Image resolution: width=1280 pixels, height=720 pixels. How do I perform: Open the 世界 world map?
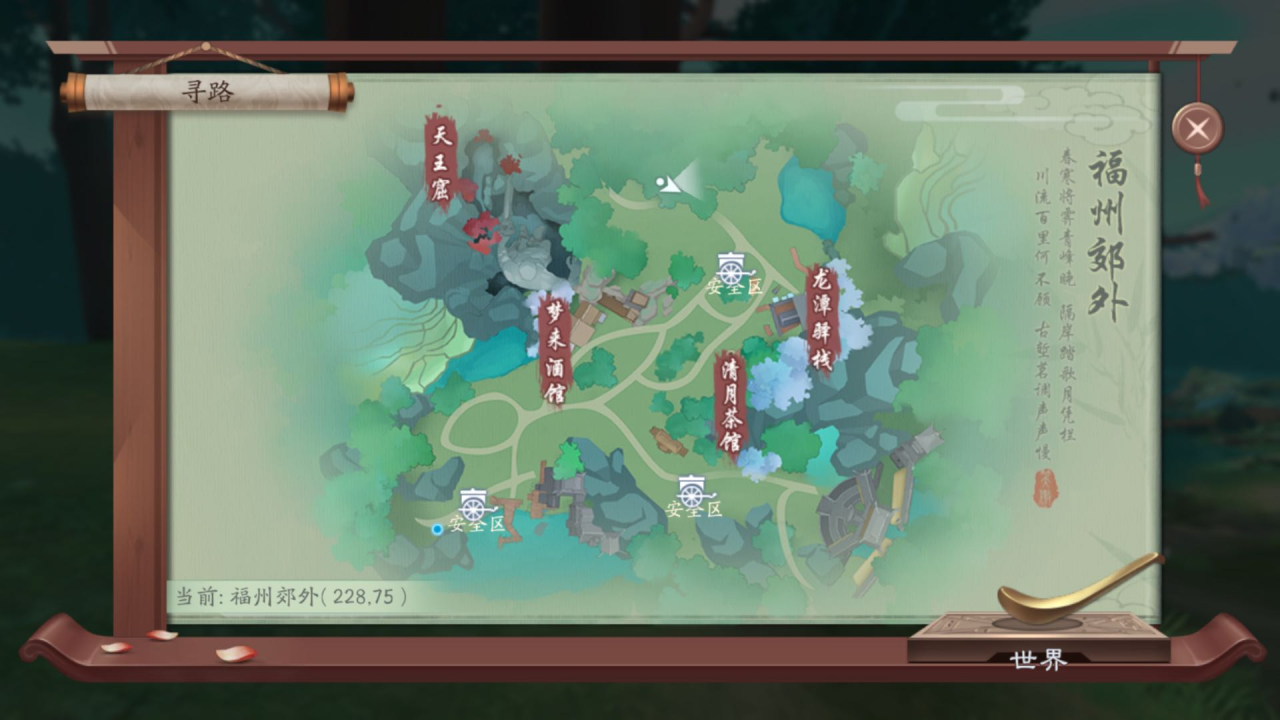pos(1039,659)
